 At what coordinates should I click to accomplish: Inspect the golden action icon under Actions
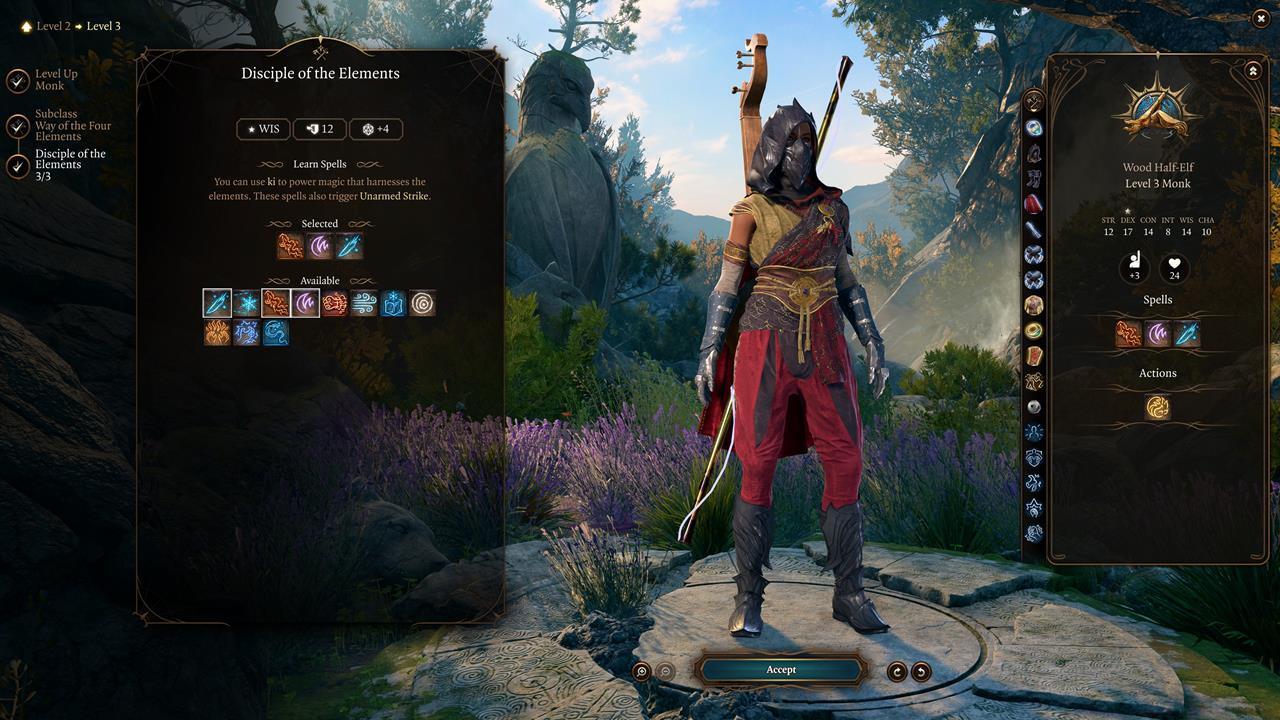(x=1157, y=407)
